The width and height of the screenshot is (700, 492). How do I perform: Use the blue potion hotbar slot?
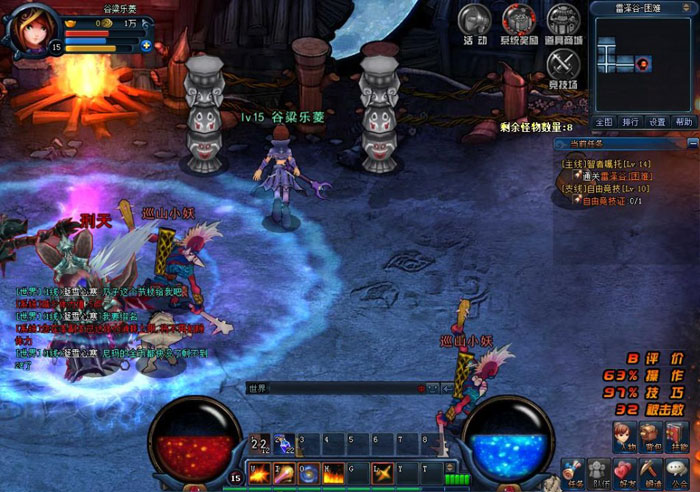(x=284, y=443)
